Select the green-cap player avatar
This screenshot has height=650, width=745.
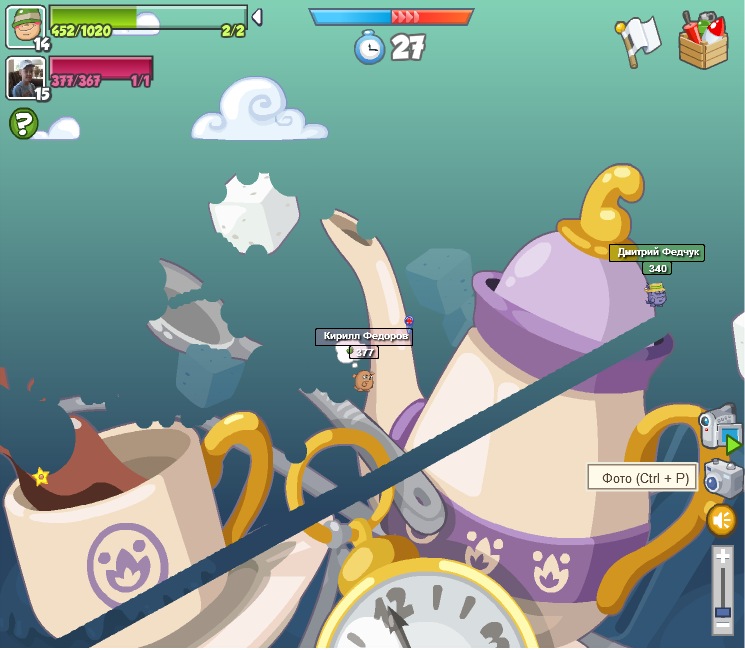coord(25,25)
